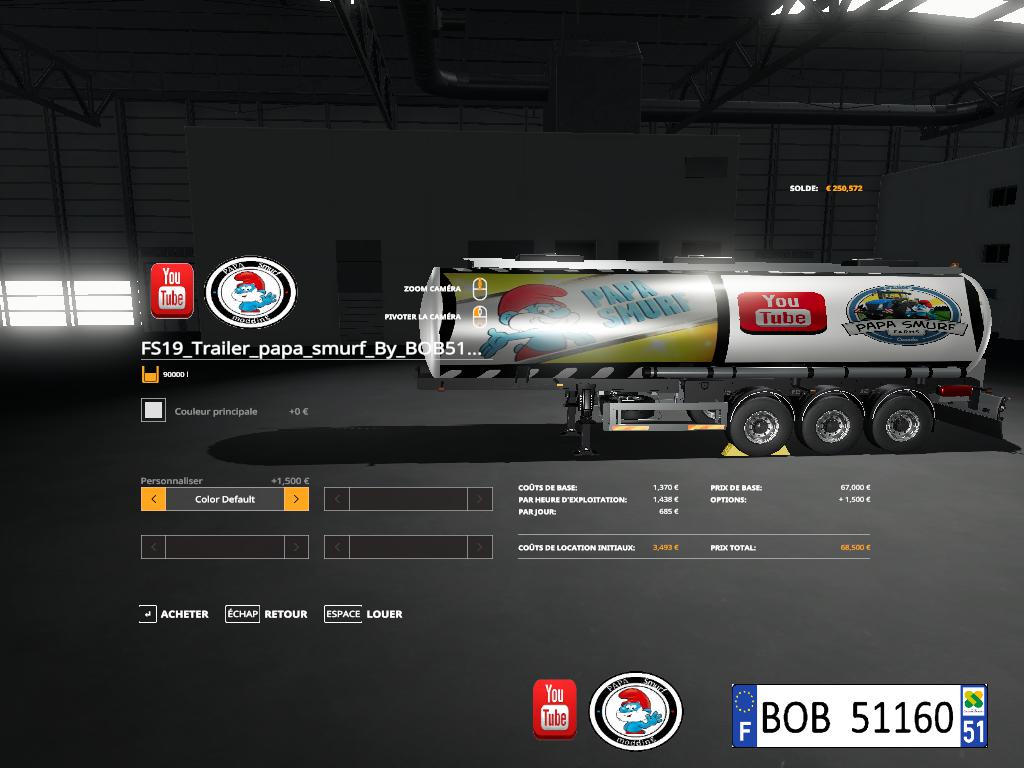Switch Personnaliser to the previous option
The height and width of the screenshot is (768, 1024).
[153, 499]
